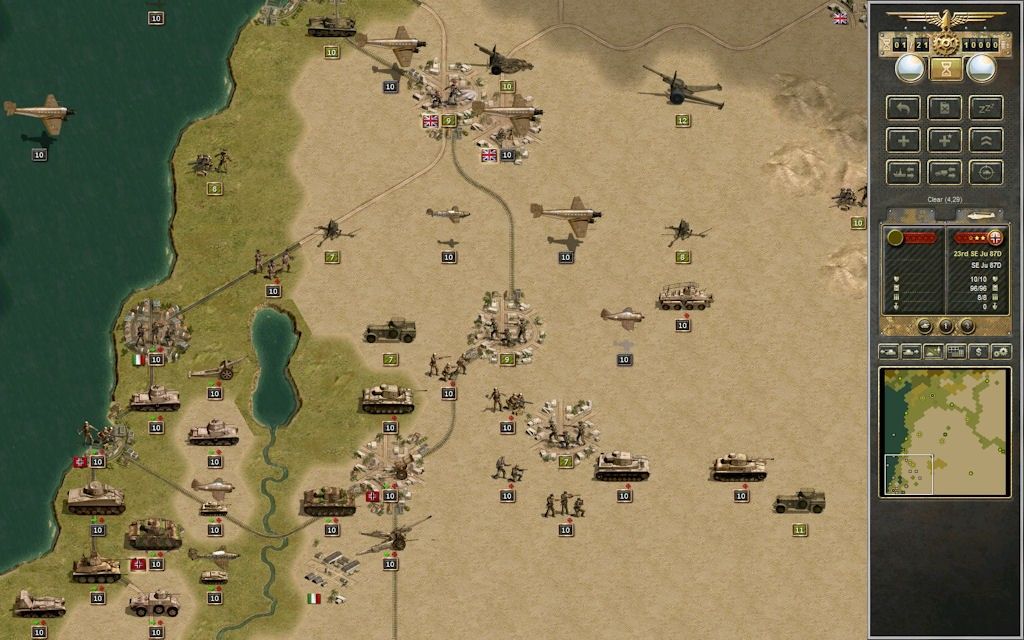Open the unit list grid panel
This screenshot has width=1024, height=640.
point(956,352)
